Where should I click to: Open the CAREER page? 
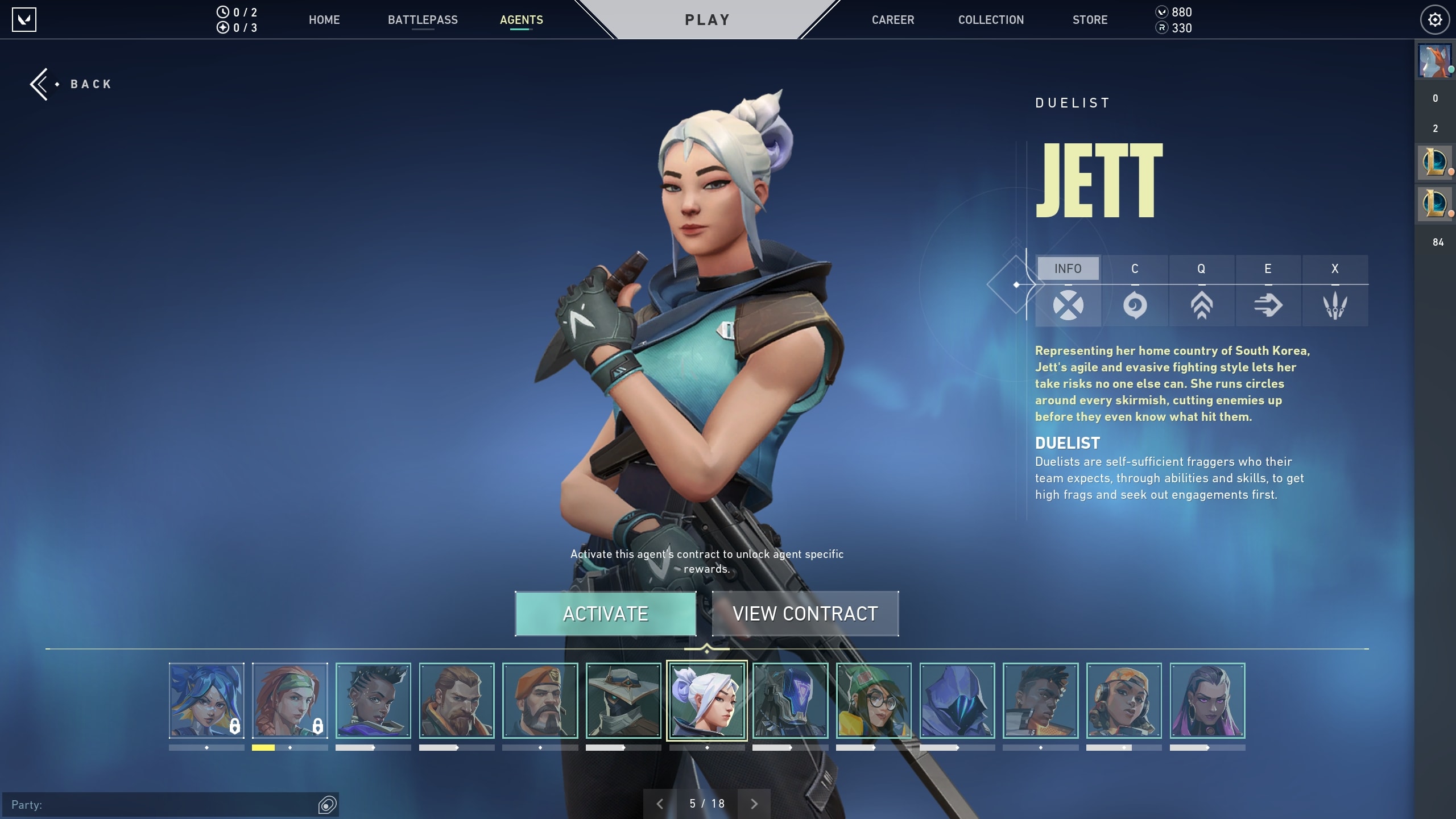[893, 20]
